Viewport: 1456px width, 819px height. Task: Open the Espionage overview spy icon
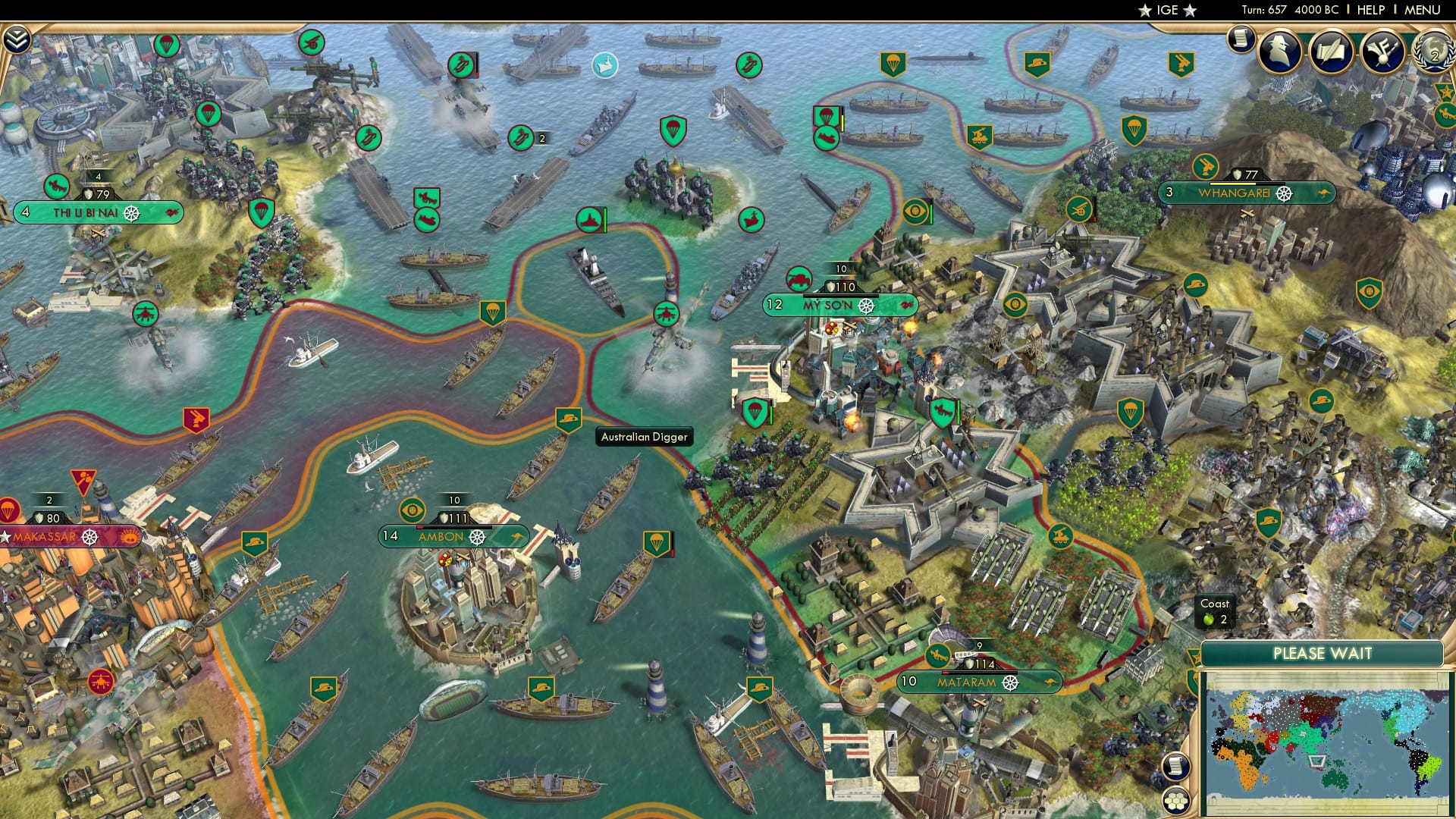(1279, 50)
